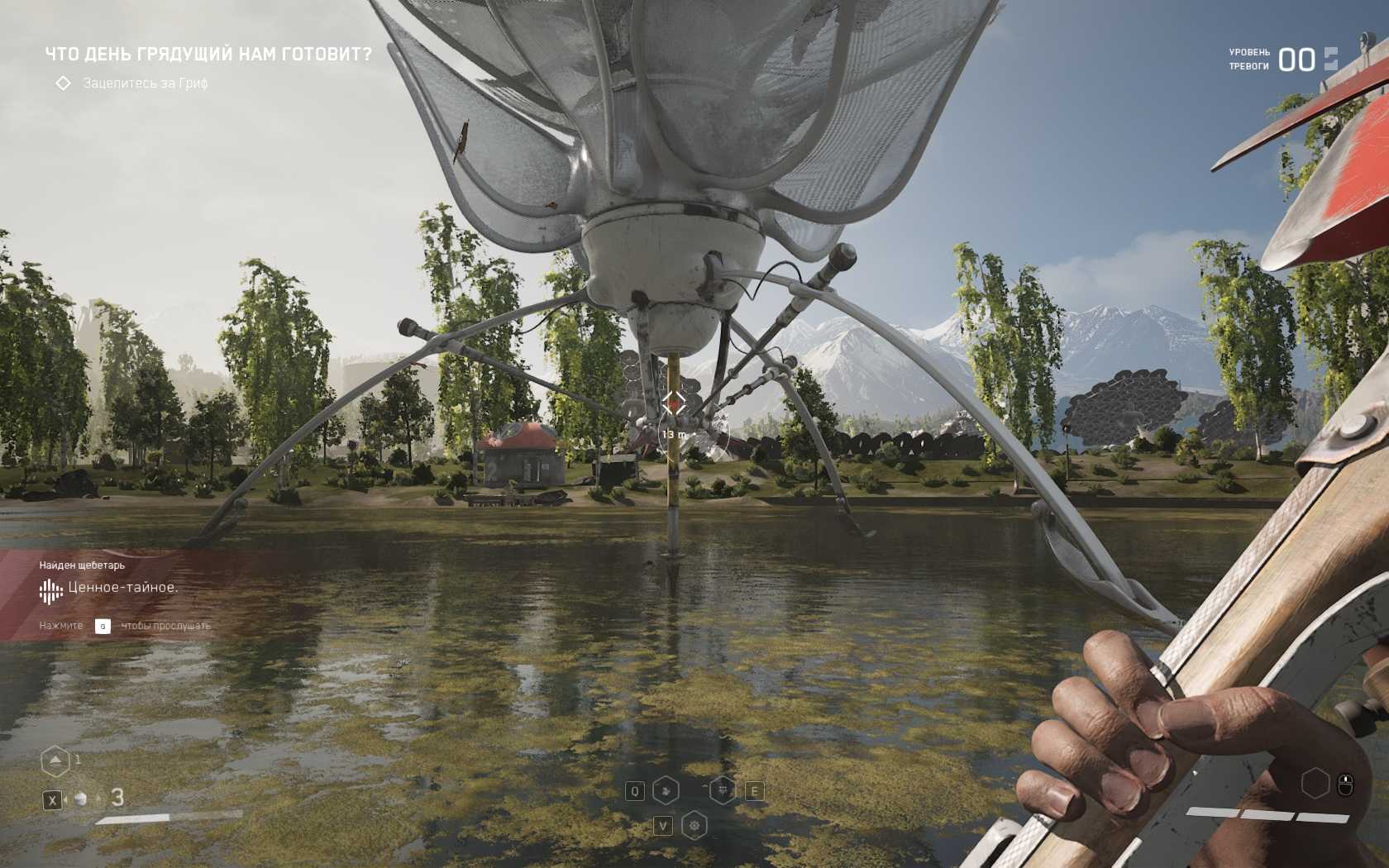Activate the lower gear-shaped ability hexagon

pos(694,825)
